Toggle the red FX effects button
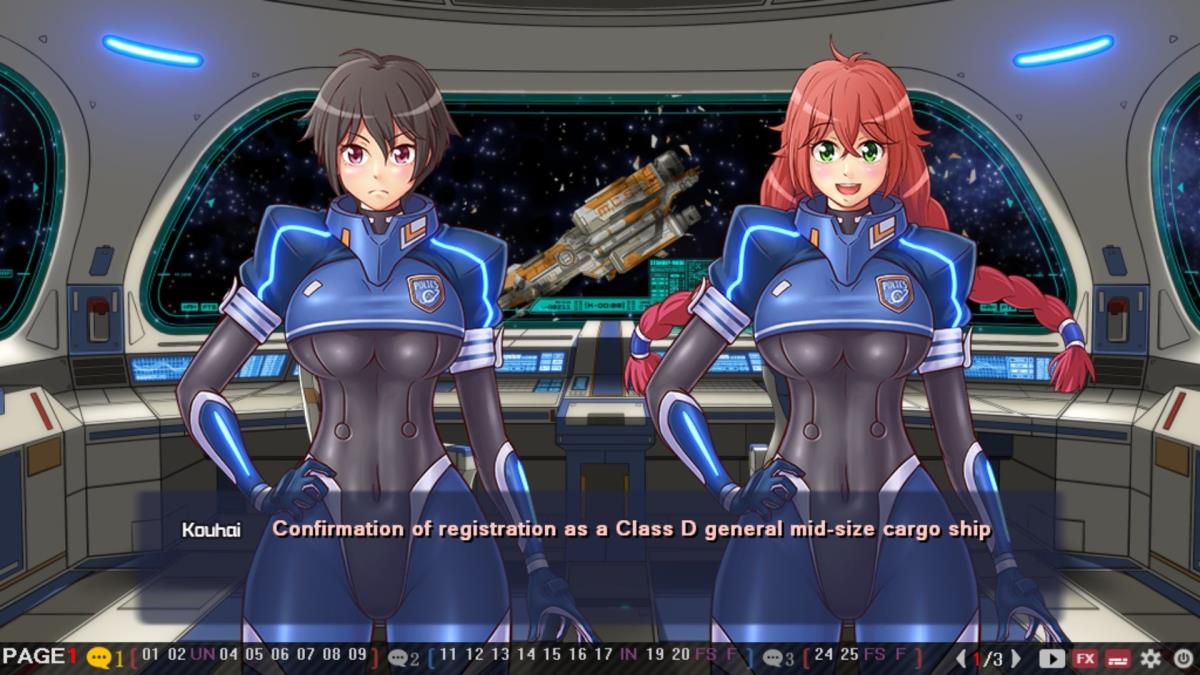The image size is (1200, 675). click(1085, 658)
